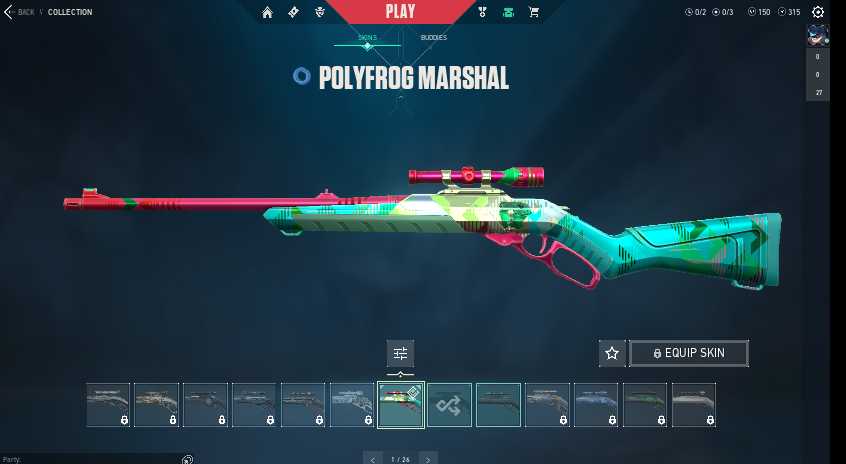The height and width of the screenshot is (464, 846).
Task: Open the home screen via house icon
Action: pyautogui.click(x=267, y=12)
